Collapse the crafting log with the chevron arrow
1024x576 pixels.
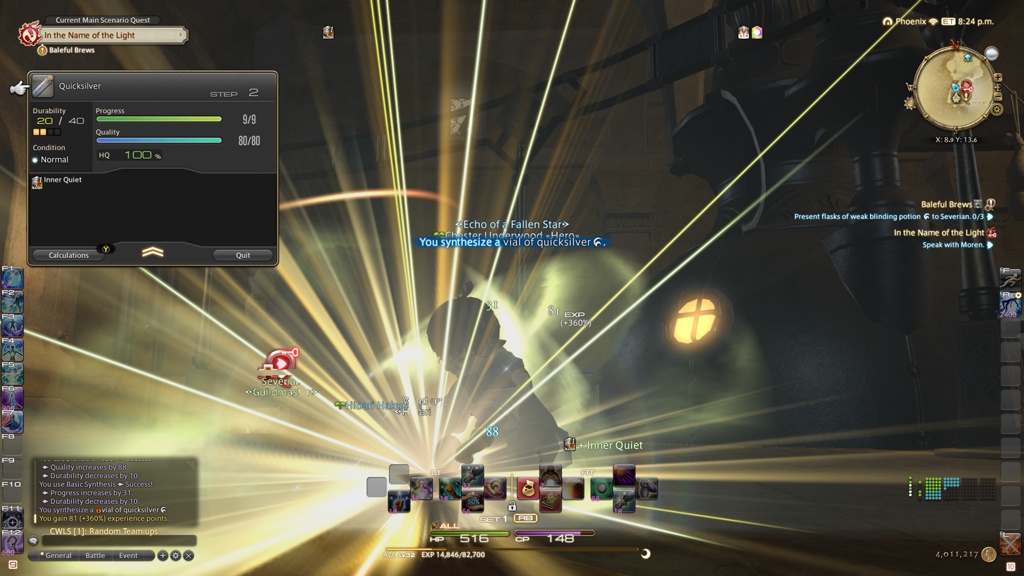coord(152,252)
